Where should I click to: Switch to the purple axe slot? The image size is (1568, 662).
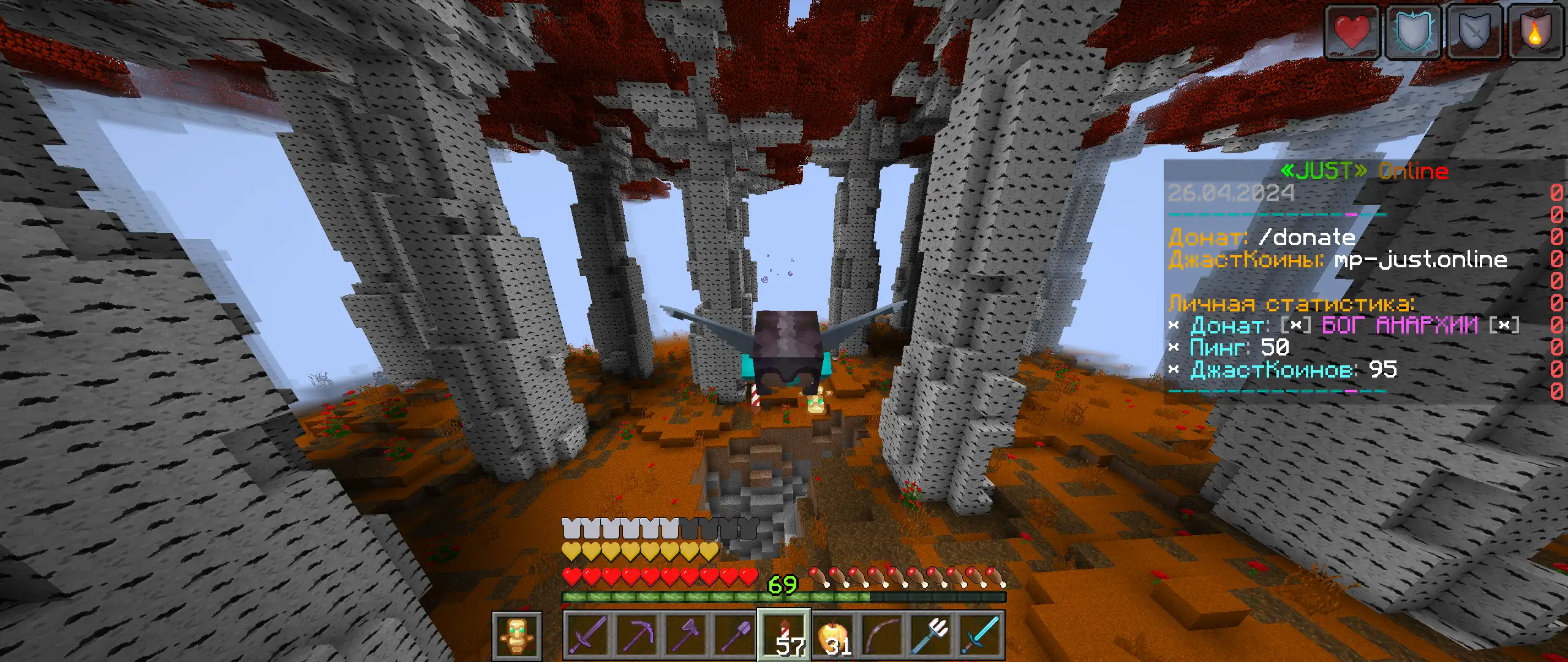686,636
